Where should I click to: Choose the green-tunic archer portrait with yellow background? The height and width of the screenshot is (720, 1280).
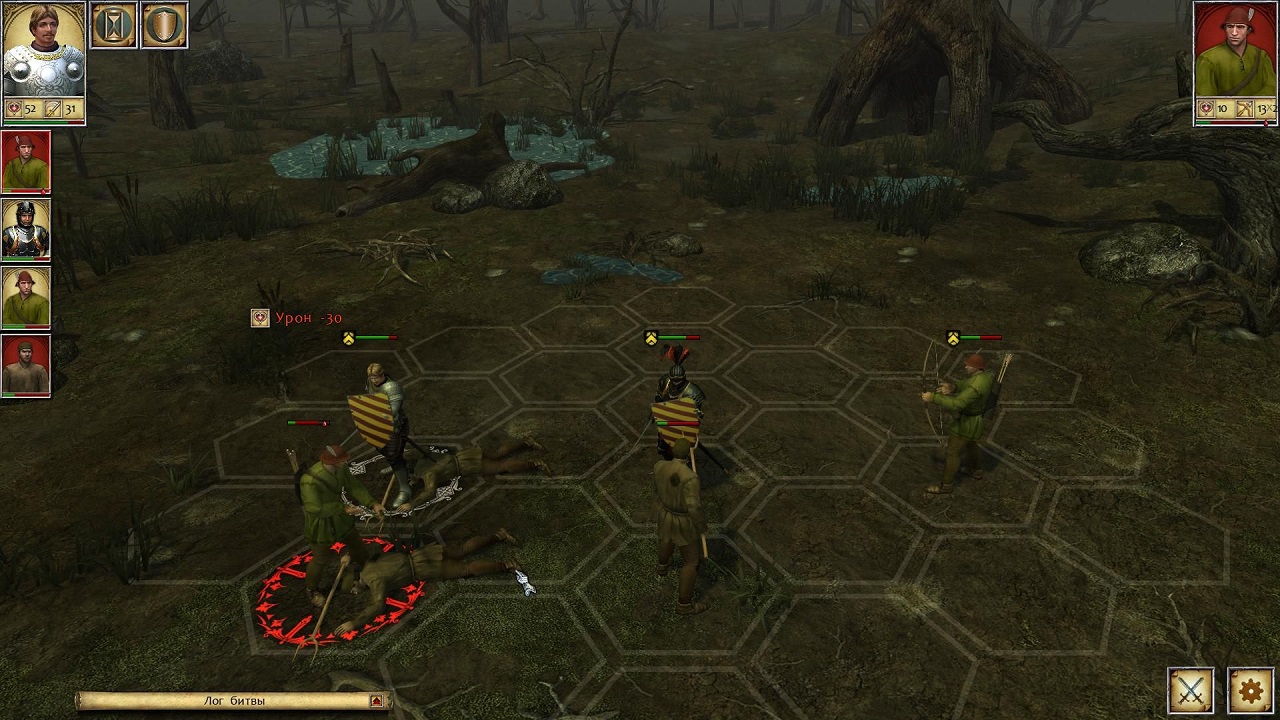(x=26, y=297)
